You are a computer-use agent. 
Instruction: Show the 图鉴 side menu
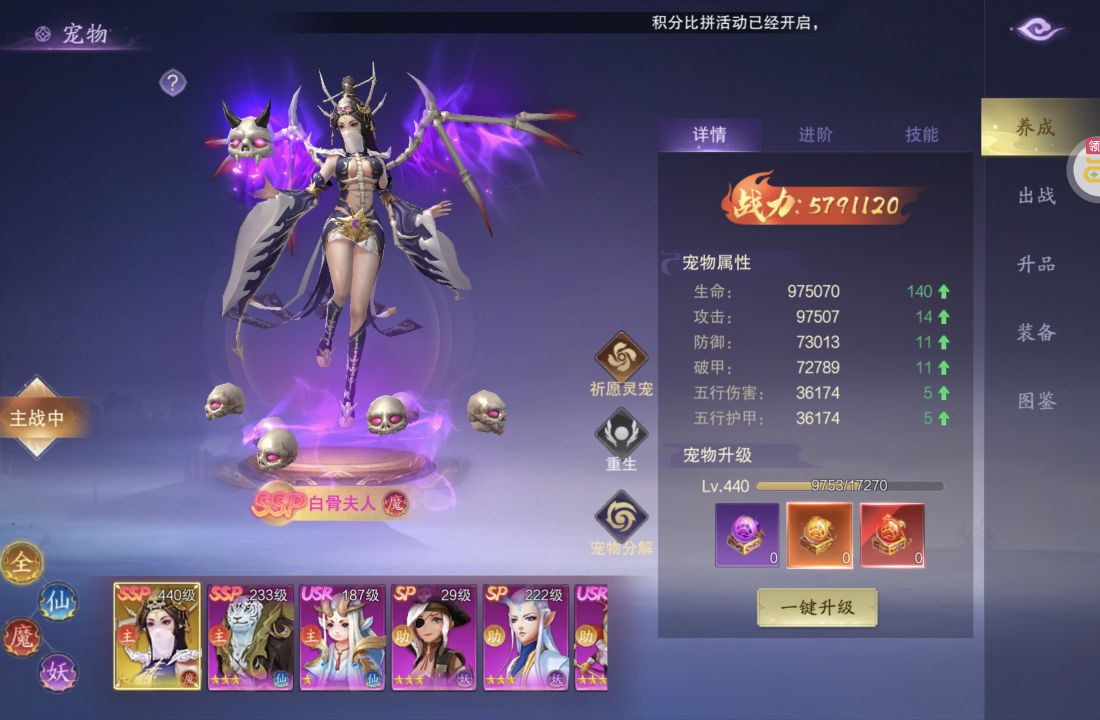1037,401
